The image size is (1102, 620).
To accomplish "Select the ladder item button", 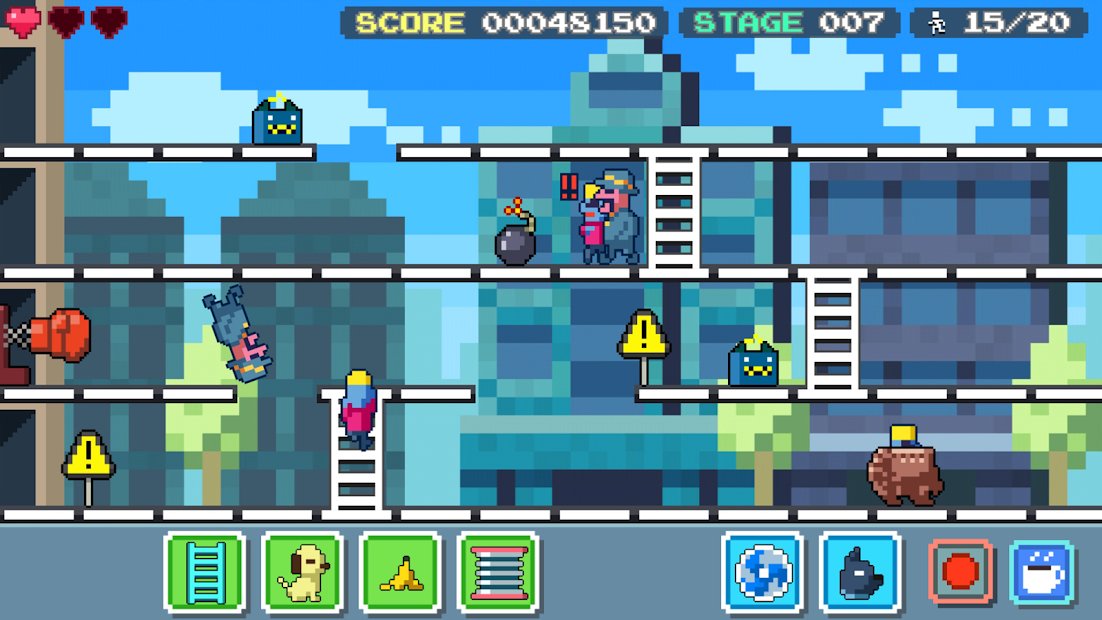I will [205, 572].
